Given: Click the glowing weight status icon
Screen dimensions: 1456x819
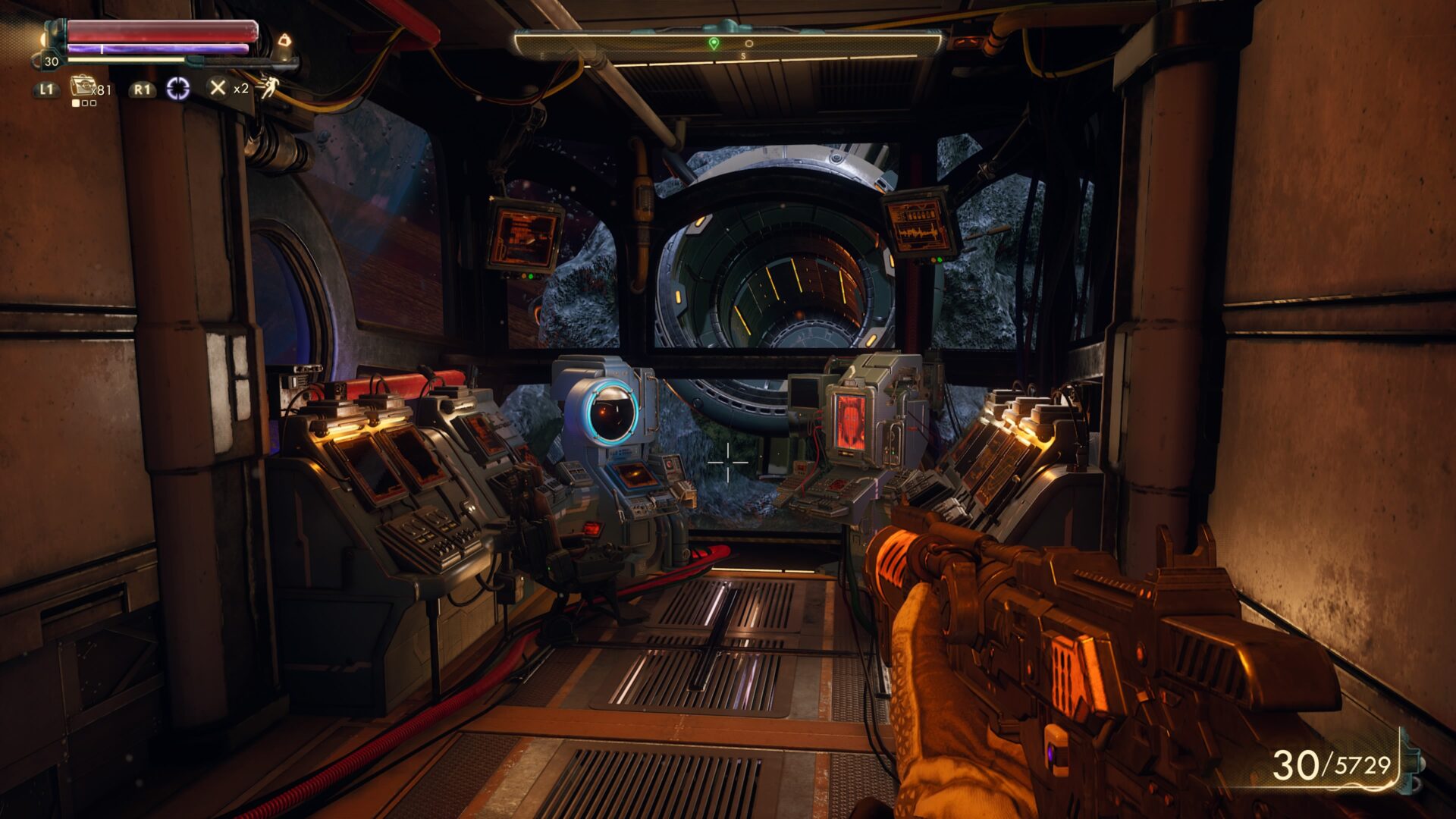Looking at the screenshot, I should point(284,40).
